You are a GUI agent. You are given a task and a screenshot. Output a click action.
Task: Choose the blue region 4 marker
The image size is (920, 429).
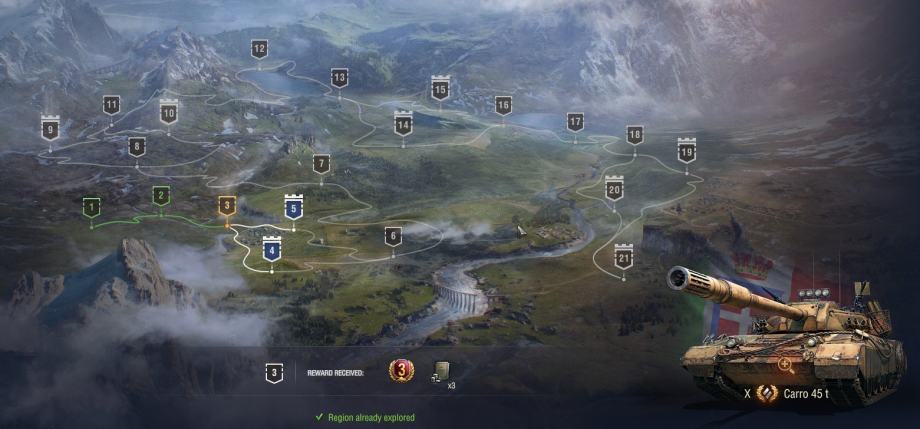coord(271,249)
